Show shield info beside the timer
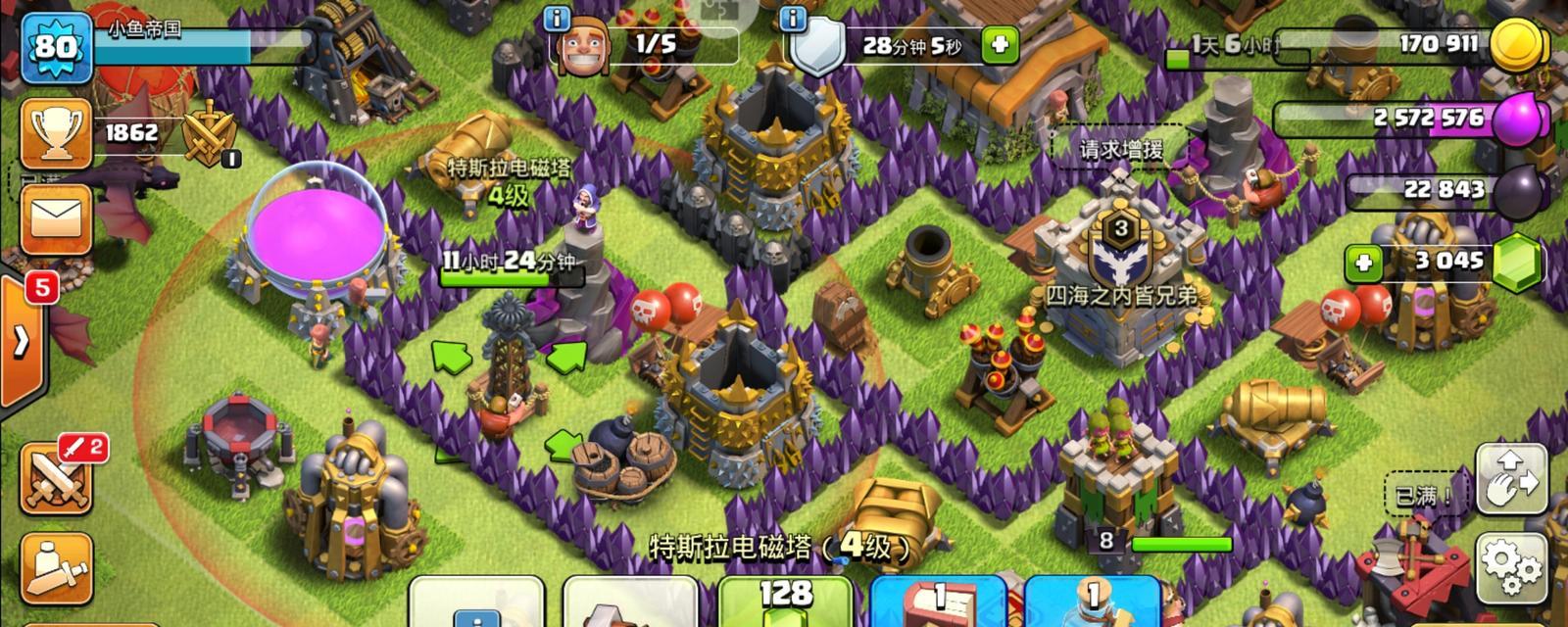Screen dimensions: 1568x627 (x=792, y=19)
